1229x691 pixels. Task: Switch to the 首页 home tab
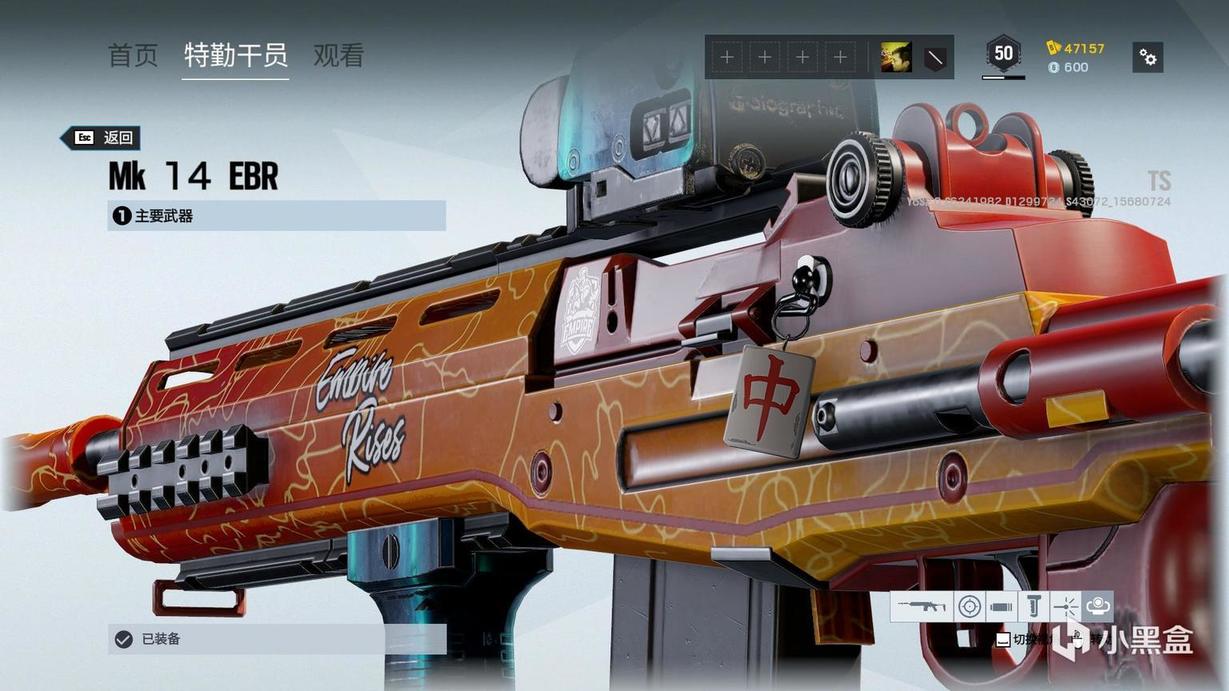133,56
